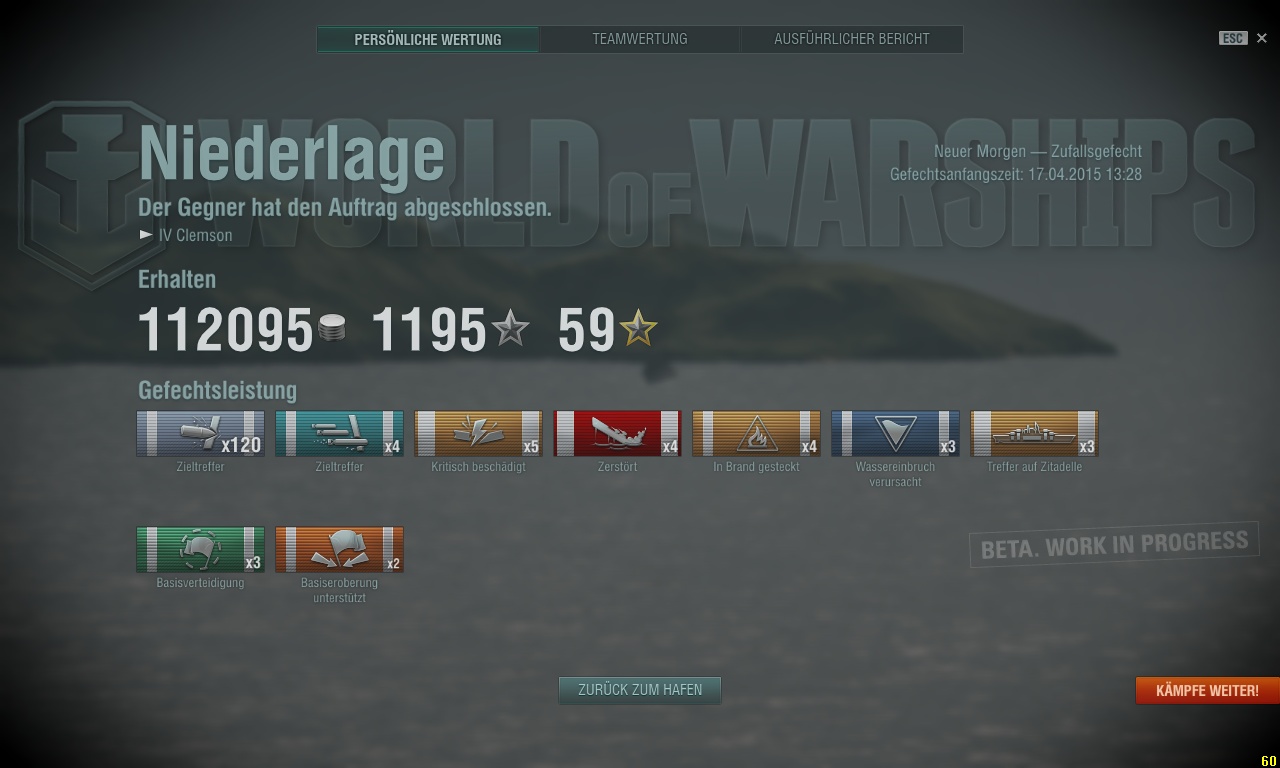
Task: Select the red Zerstört ribbon
Action: pos(617,434)
